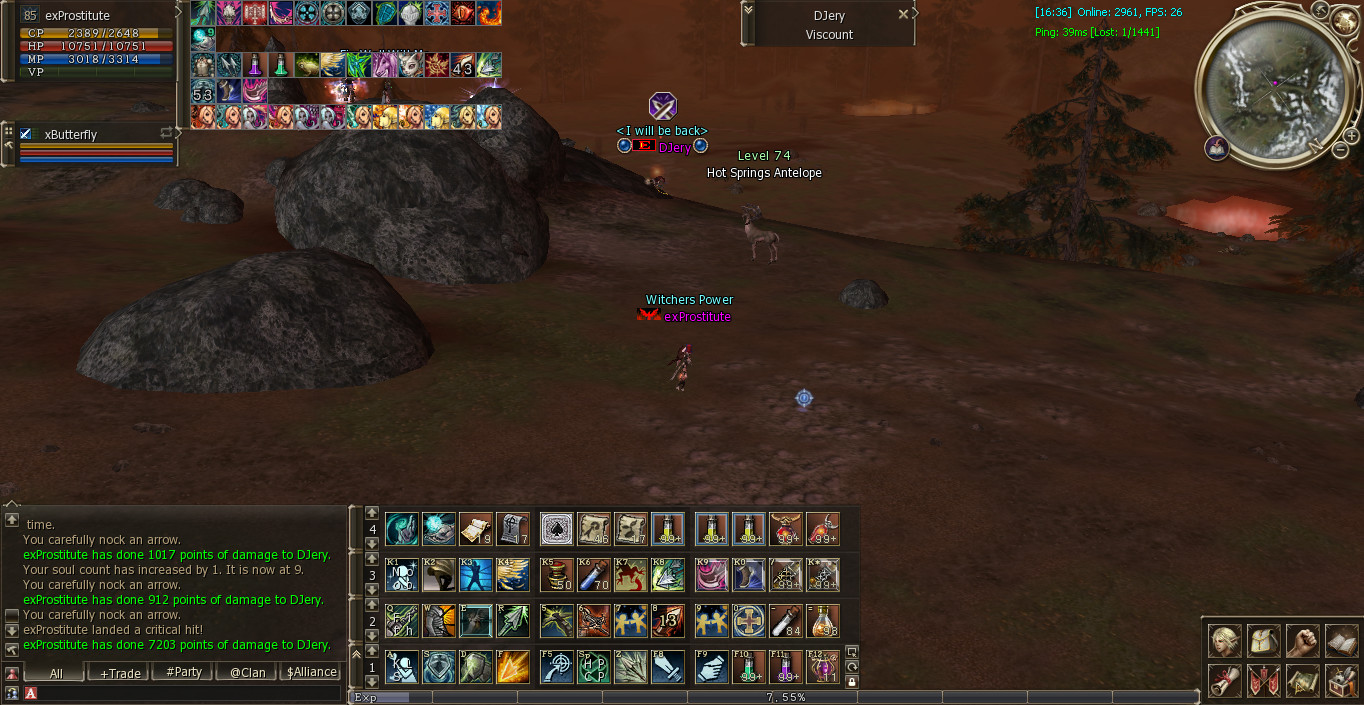Zoom out the minimap with minus button
The image size is (1364, 705).
[1340, 150]
